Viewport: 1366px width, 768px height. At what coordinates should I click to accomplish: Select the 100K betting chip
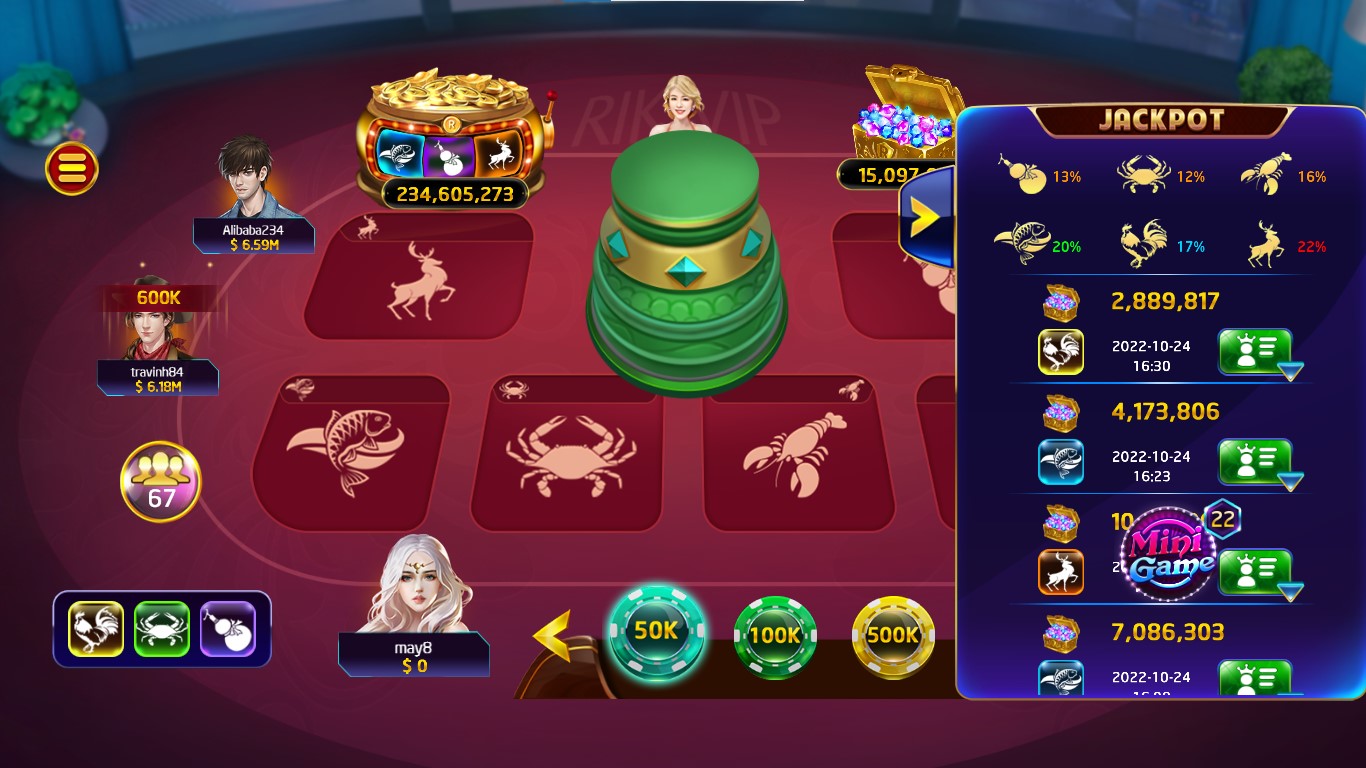tap(774, 635)
